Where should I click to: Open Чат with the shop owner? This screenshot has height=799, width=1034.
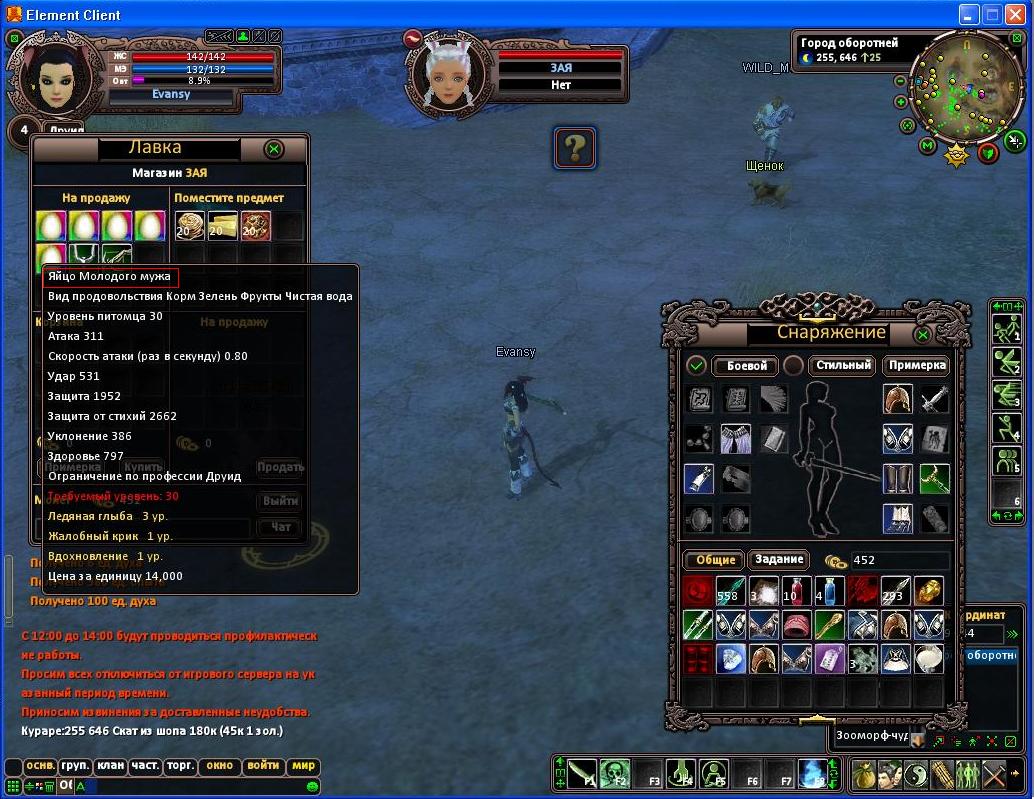pos(280,527)
